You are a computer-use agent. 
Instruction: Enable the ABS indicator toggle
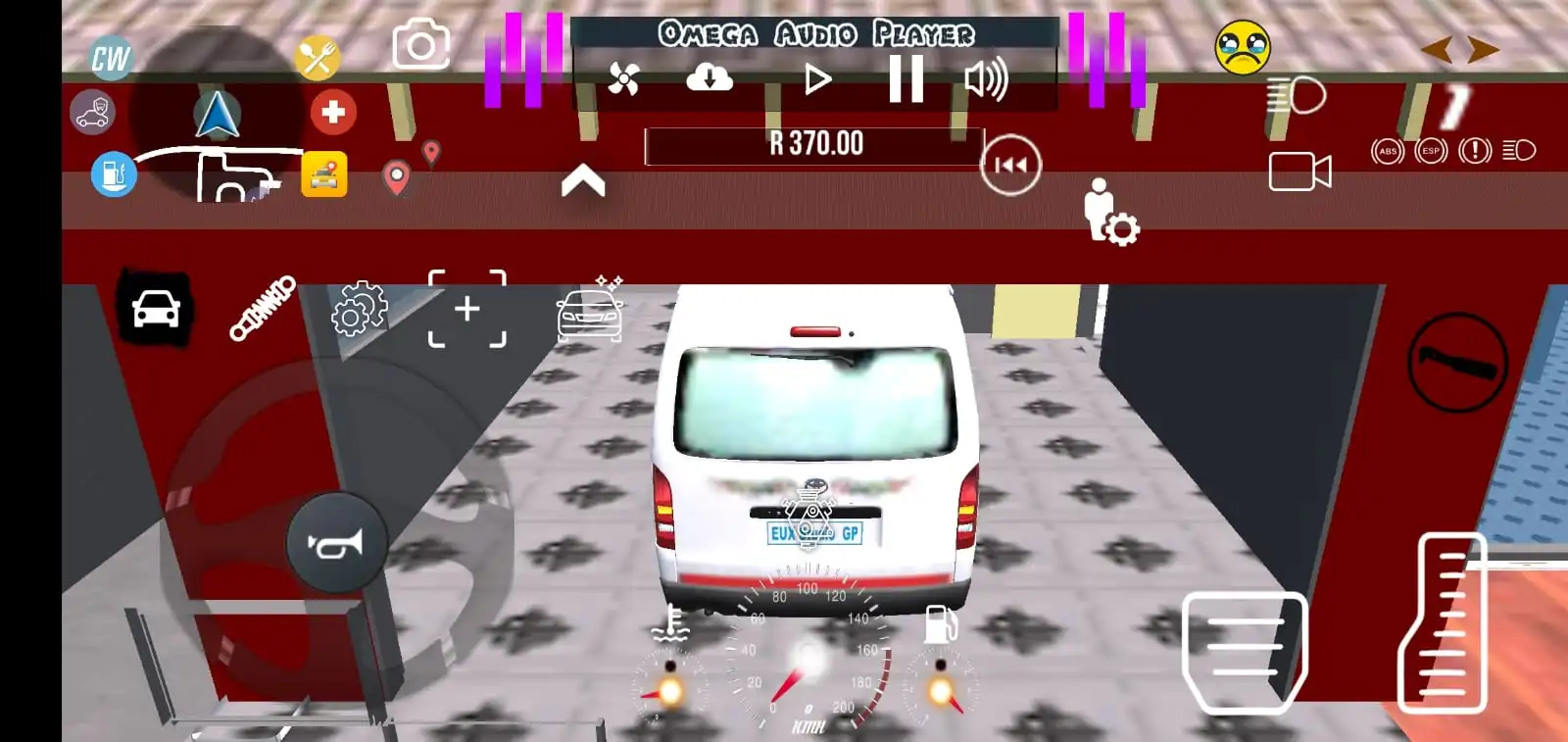(1387, 152)
